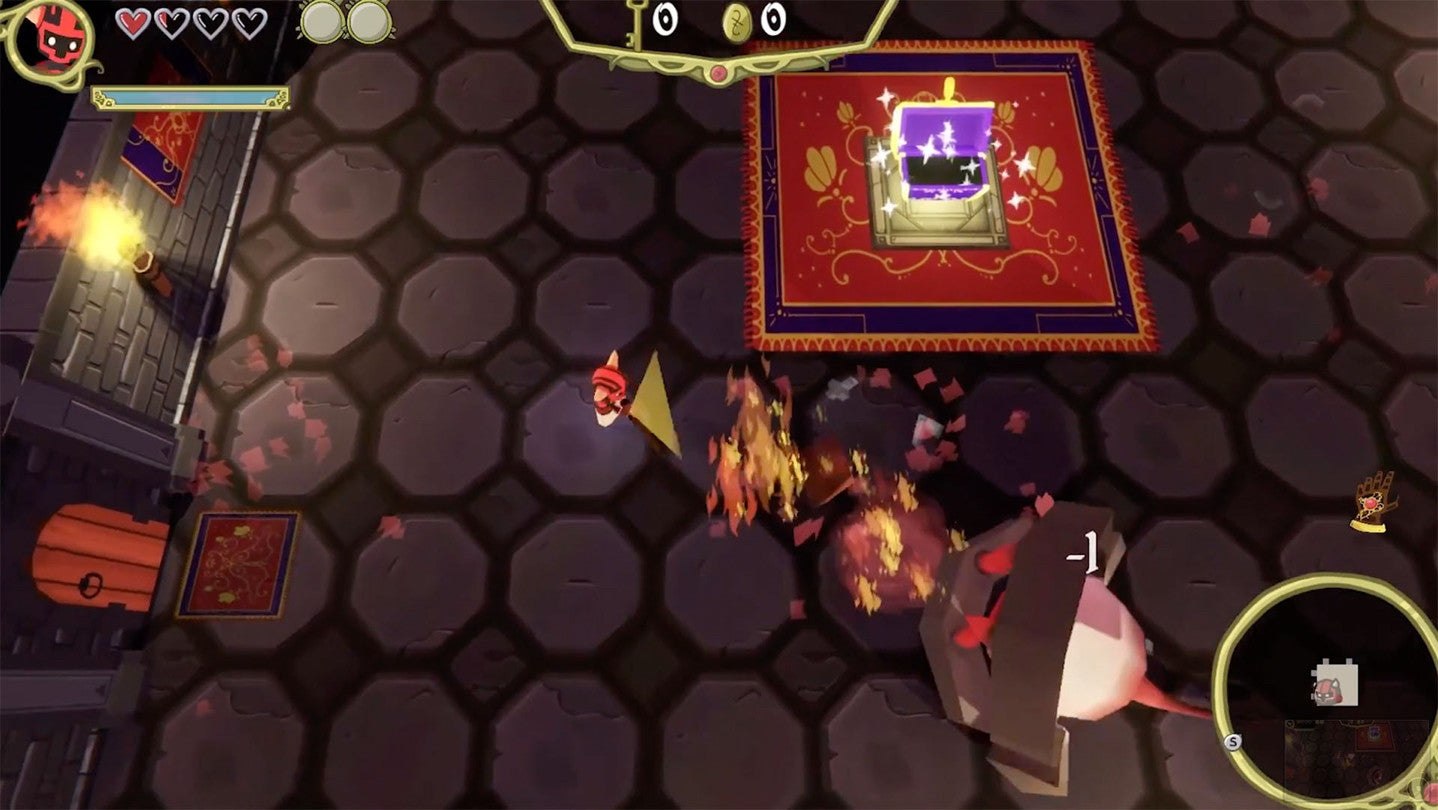Click the blue stamina bar

190,97
